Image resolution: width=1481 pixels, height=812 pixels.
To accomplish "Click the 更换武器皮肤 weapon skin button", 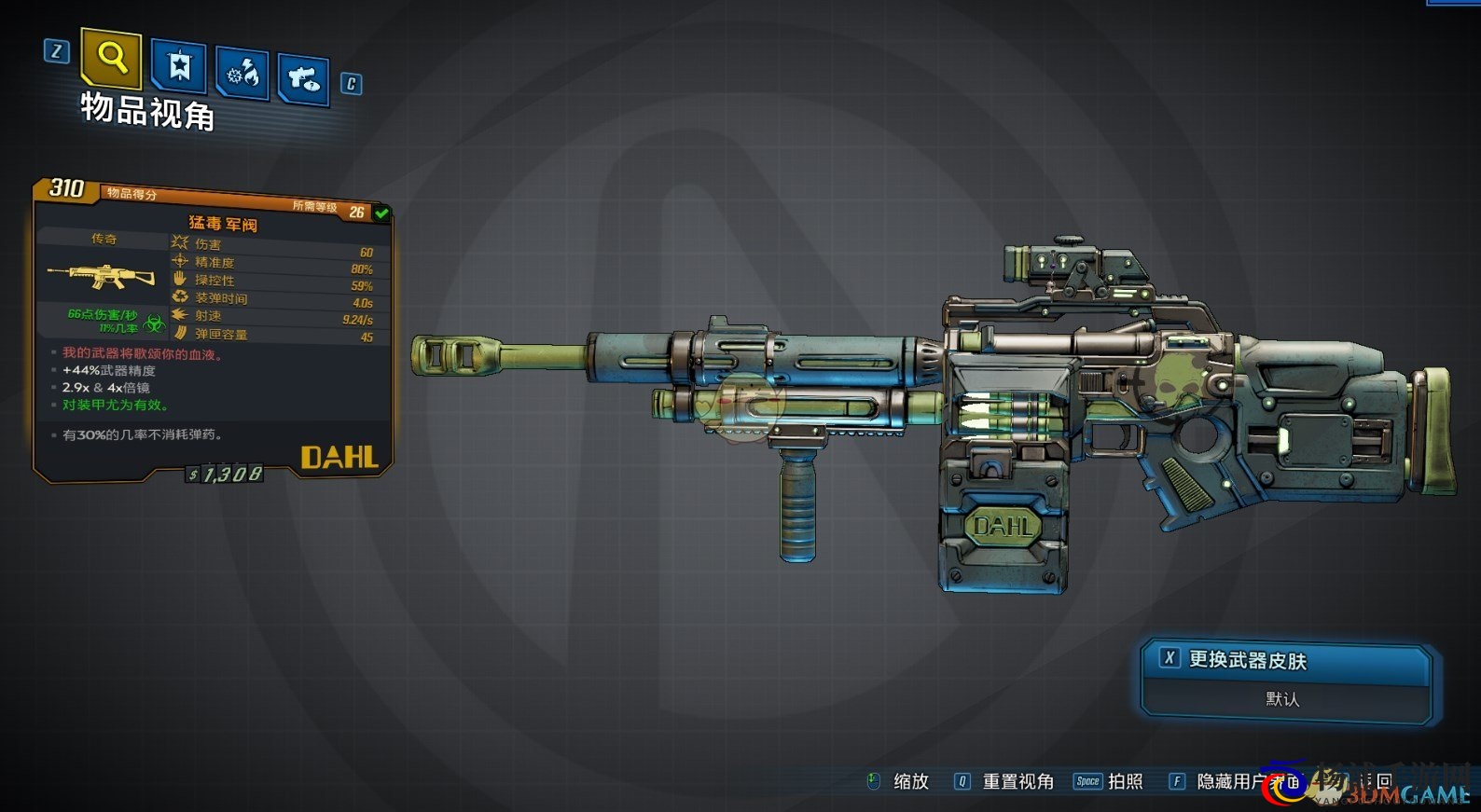I will click(x=1285, y=661).
